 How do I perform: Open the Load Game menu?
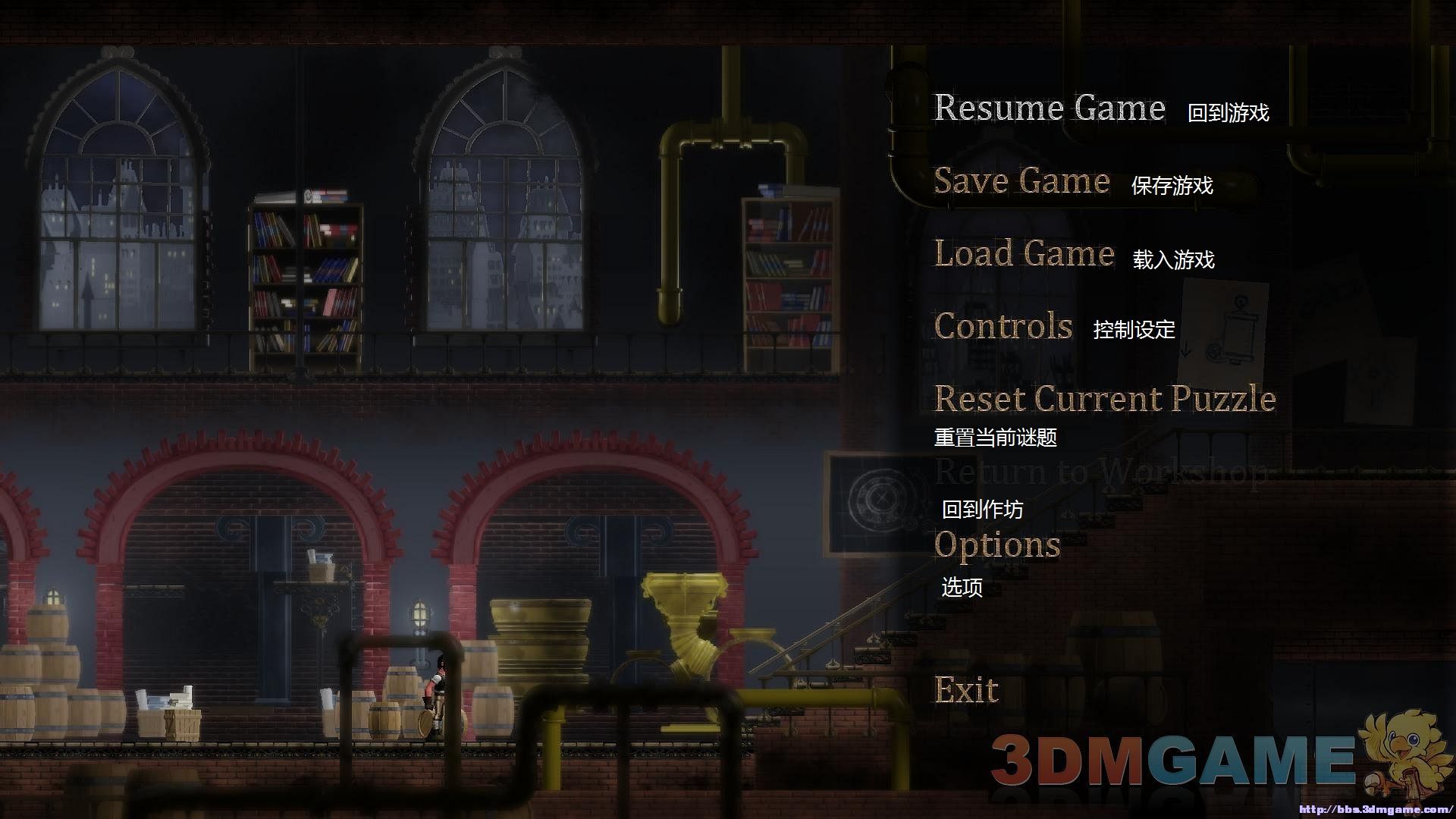point(1024,254)
